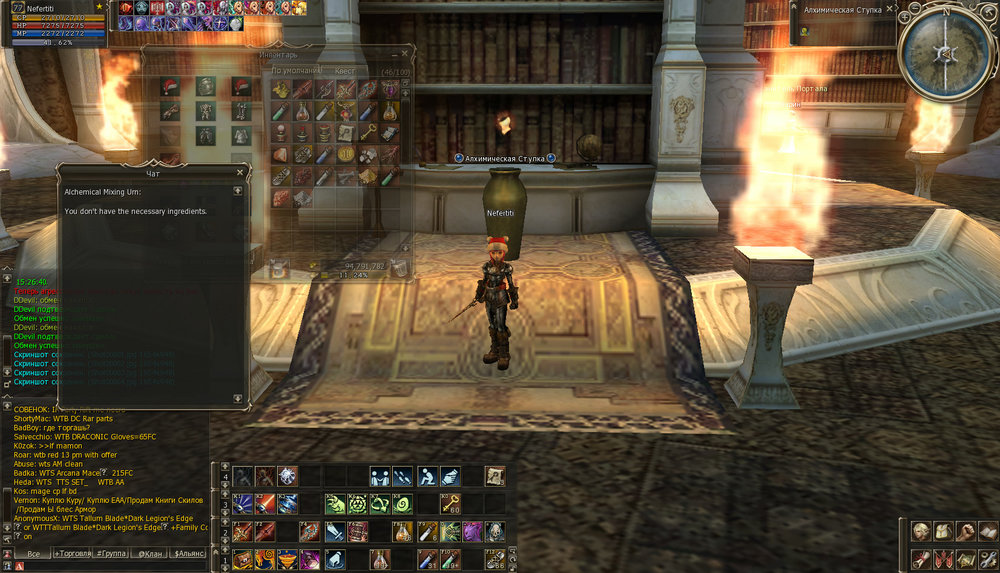Viewport: 1000px width, 573px height.
Task: Use the scroll map icon on hotbar
Action: [494, 476]
